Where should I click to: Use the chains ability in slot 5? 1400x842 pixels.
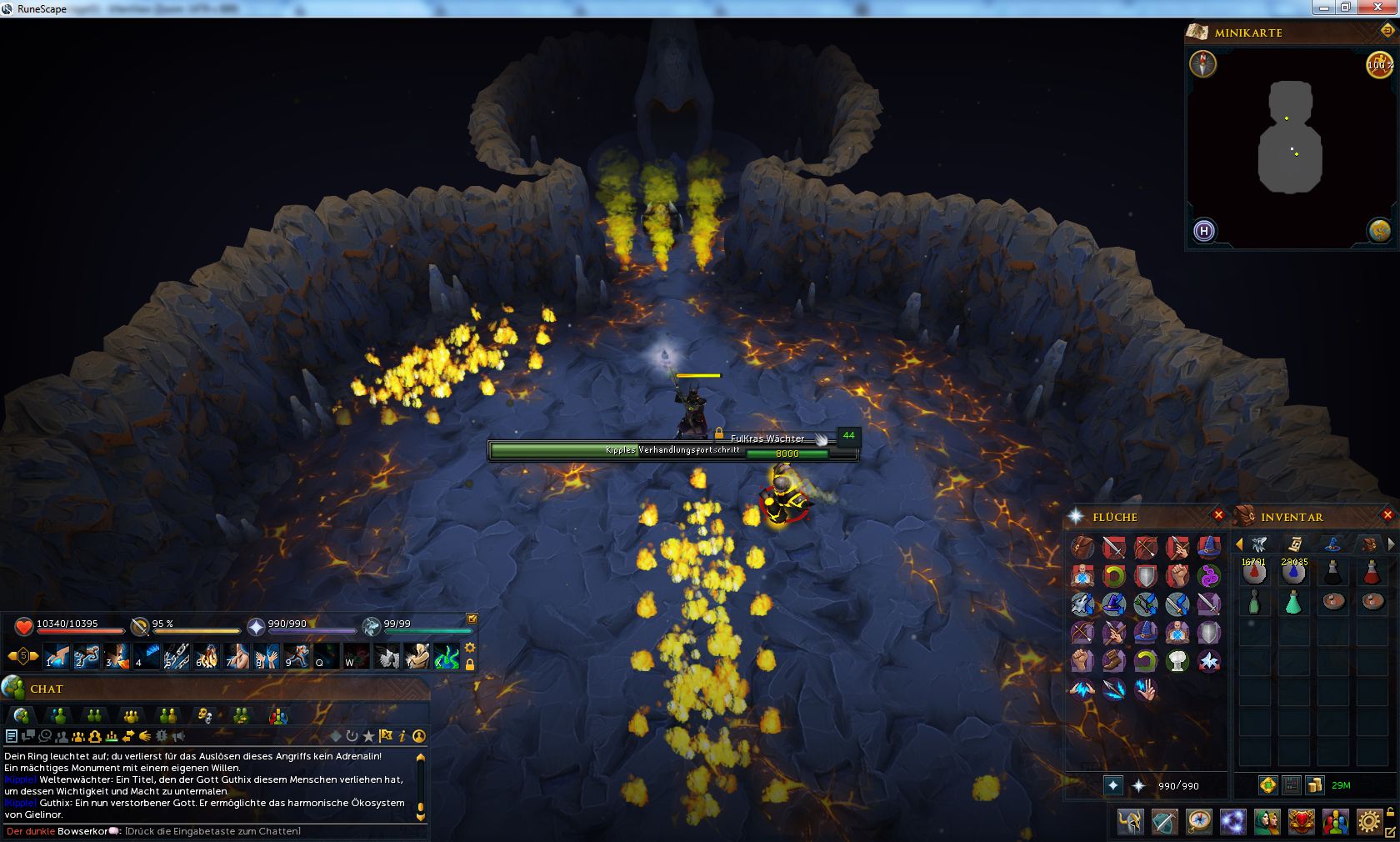(177, 656)
